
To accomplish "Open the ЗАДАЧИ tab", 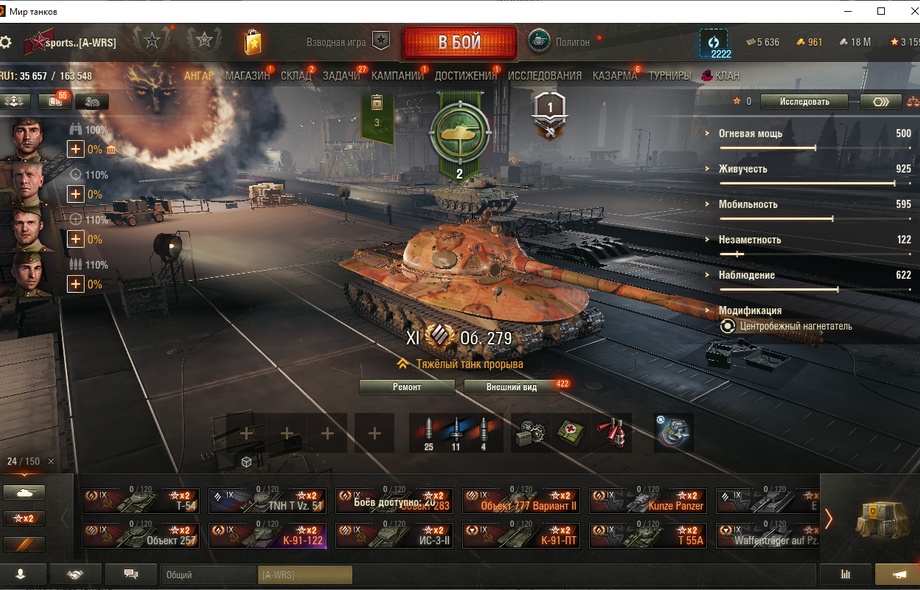I will (x=341, y=76).
